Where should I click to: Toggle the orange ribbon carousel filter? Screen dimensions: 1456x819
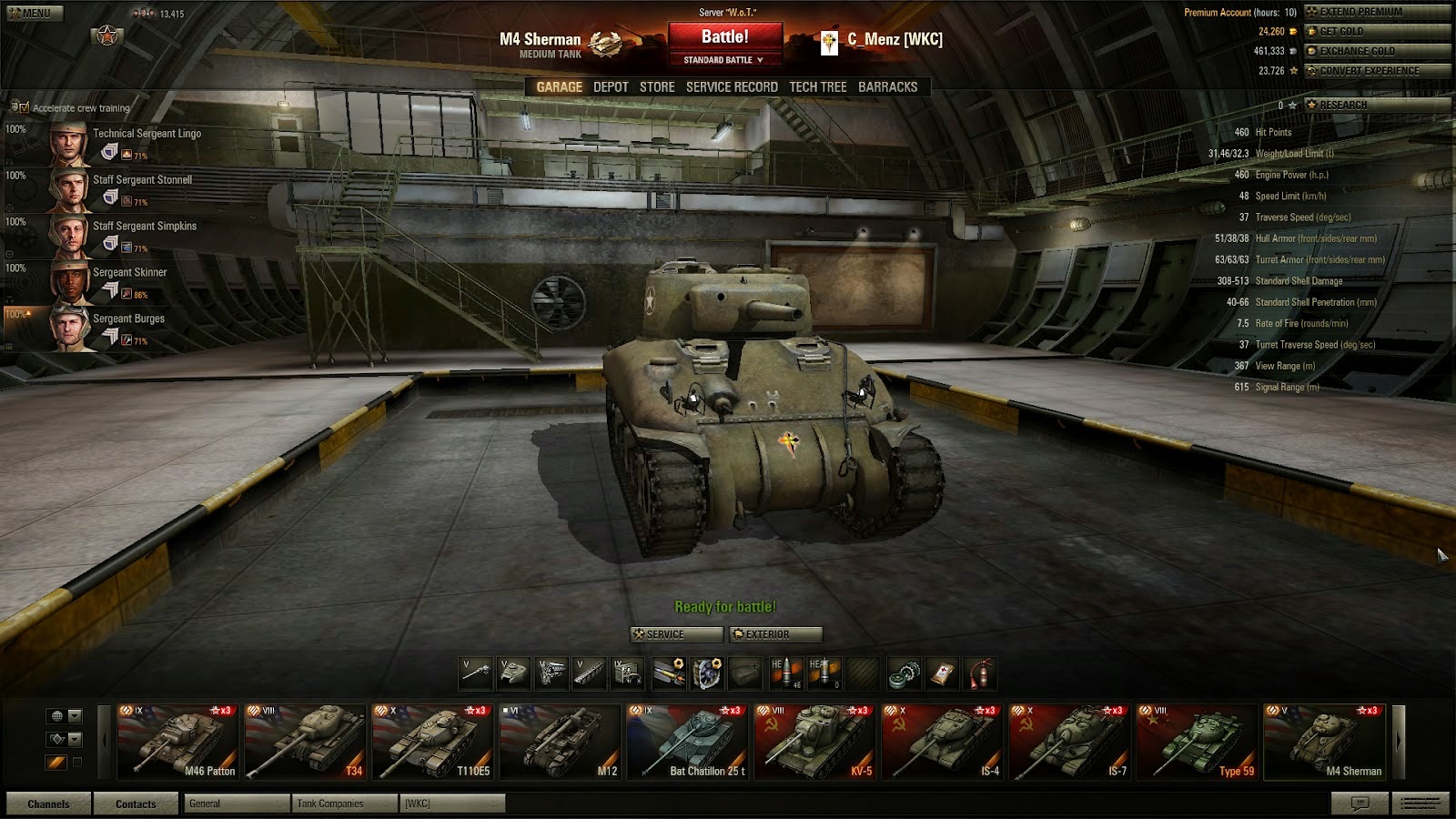(56, 763)
